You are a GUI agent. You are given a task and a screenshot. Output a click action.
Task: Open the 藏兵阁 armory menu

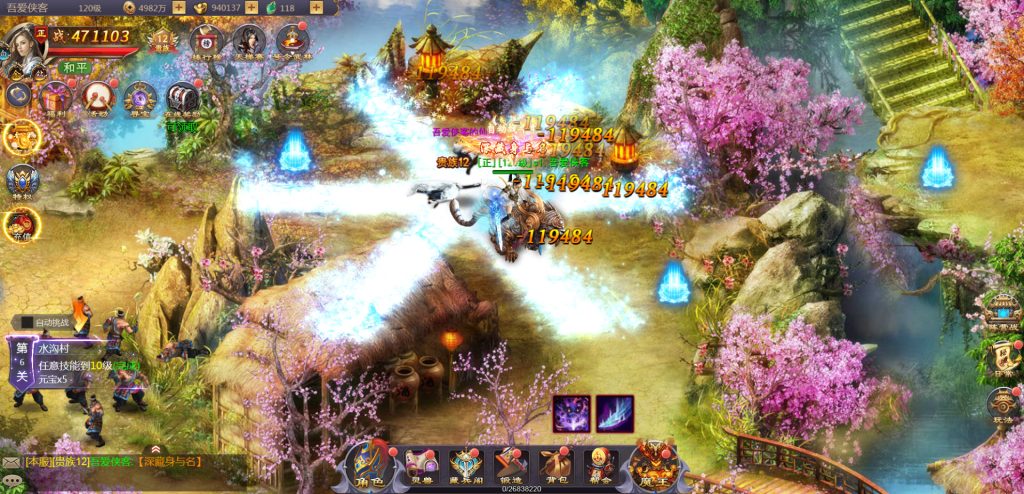467,464
